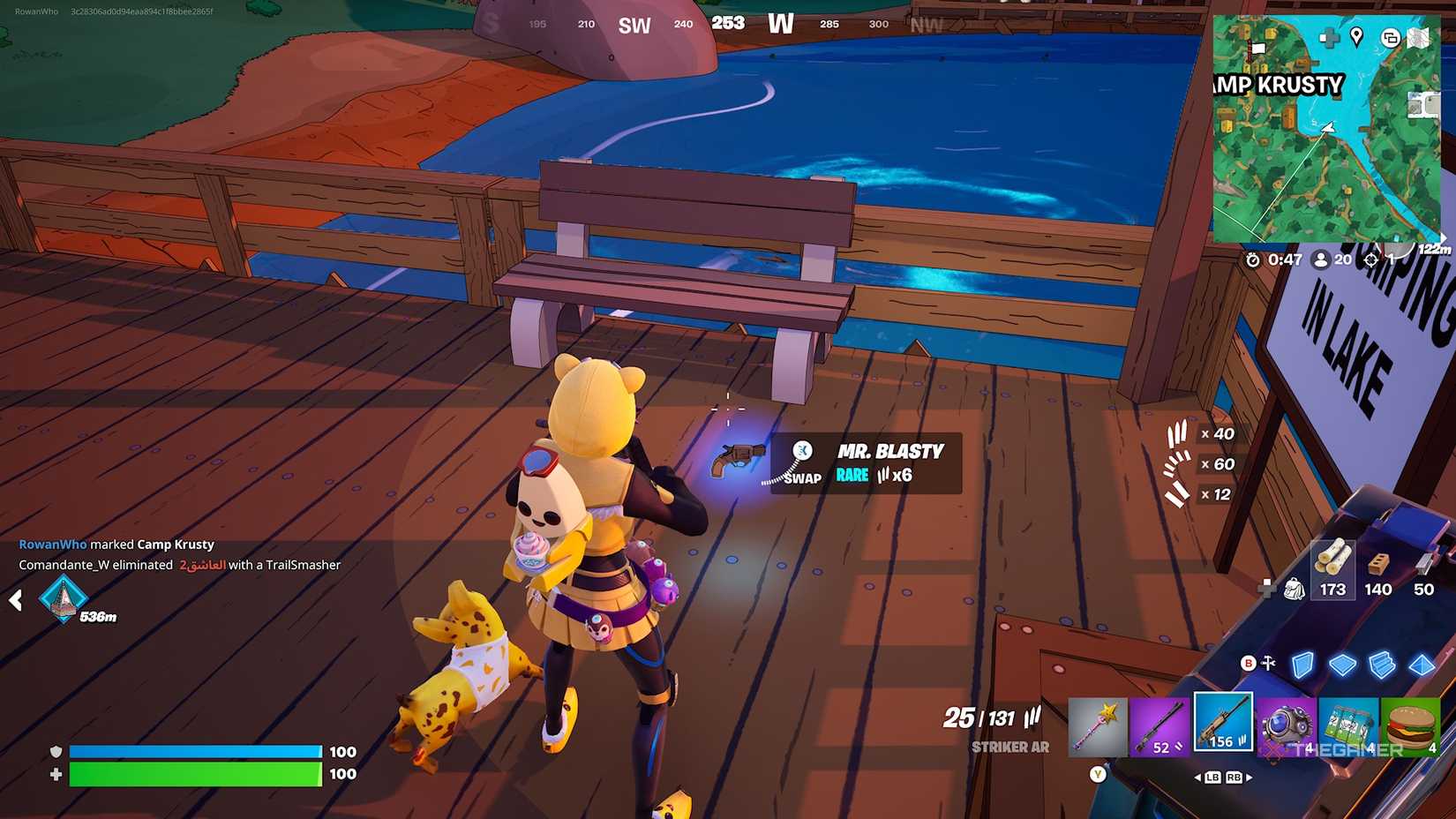Toggle the wall build piece
The height and width of the screenshot is (819, 1456).
(1302, 665)
